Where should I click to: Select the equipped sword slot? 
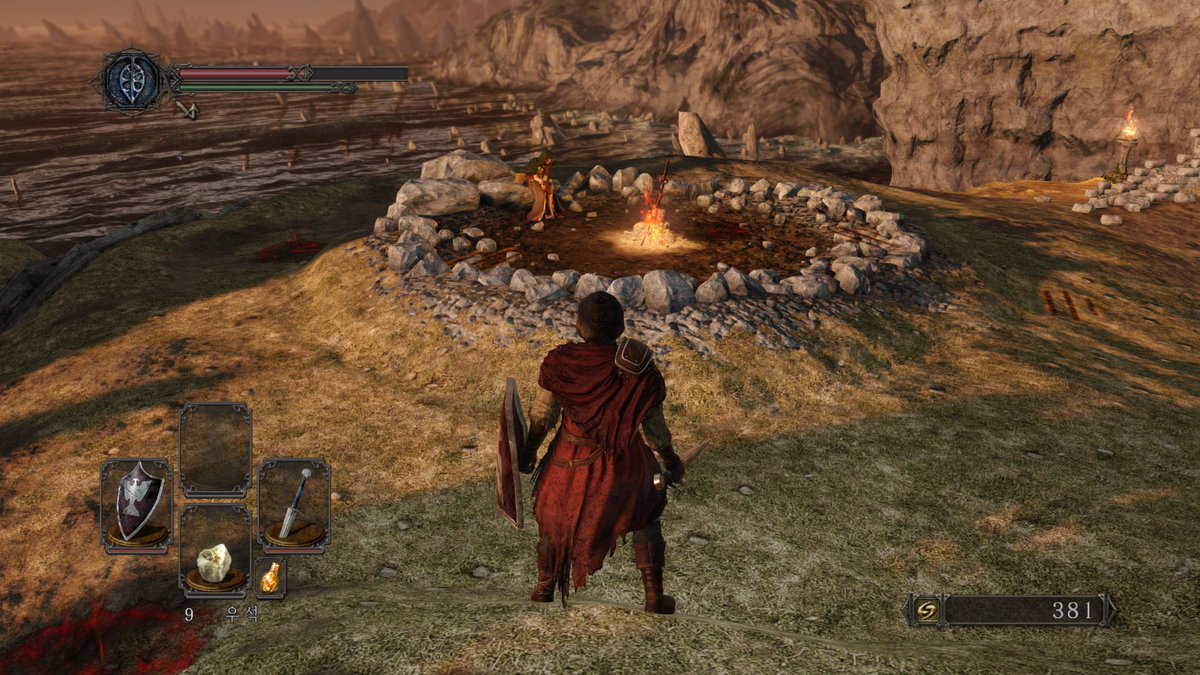tap(294, 504)
